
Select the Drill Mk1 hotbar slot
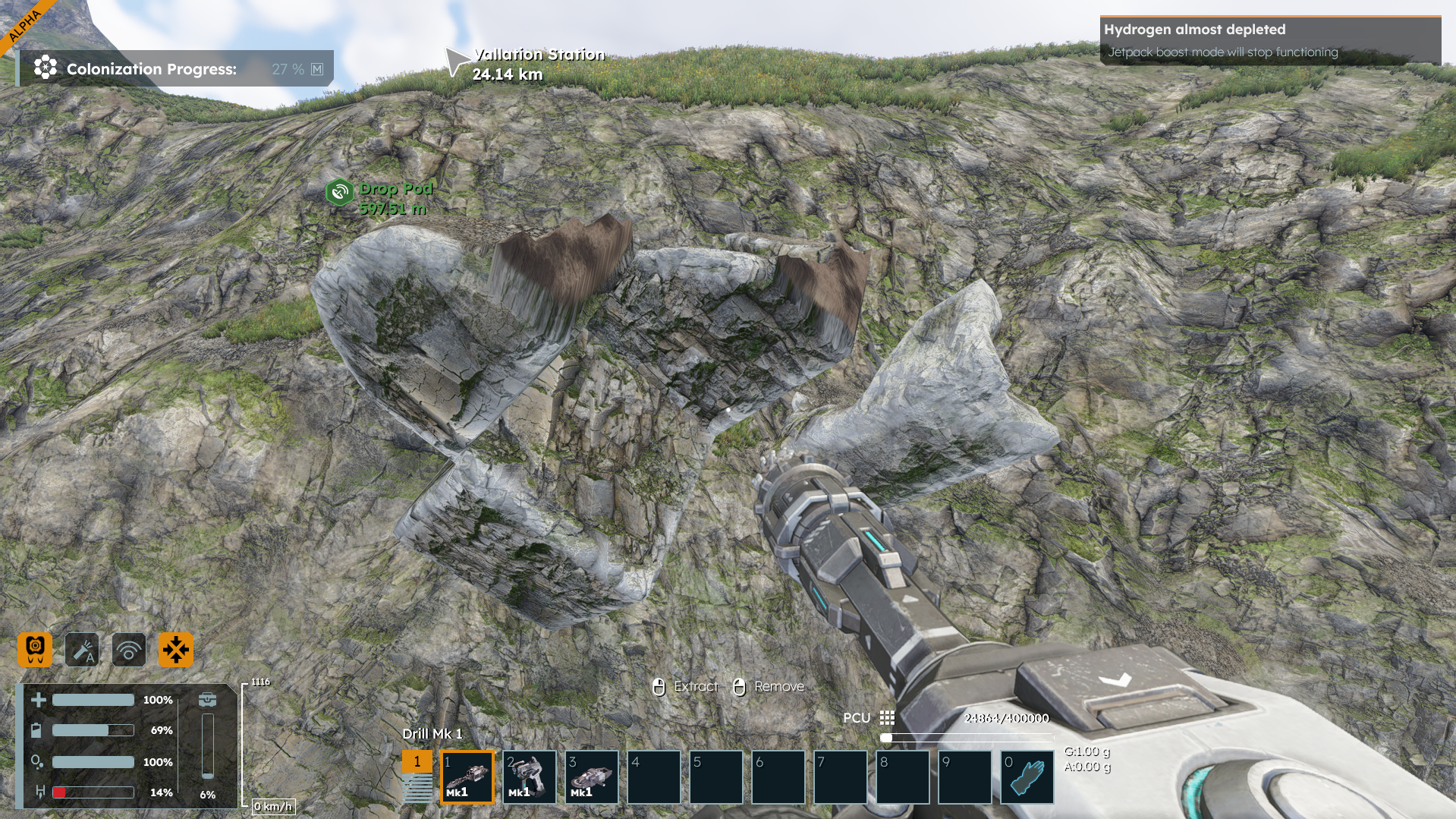pyautogui.click(x=467, y=777)
